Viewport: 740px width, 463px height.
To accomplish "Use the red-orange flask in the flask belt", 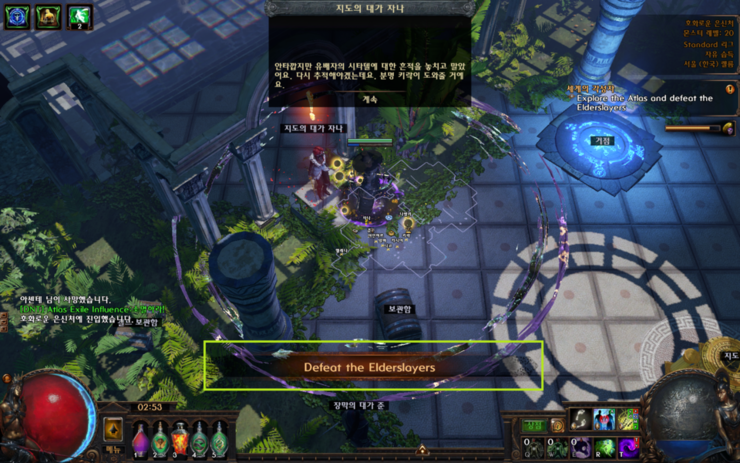I will pos(180,437).
